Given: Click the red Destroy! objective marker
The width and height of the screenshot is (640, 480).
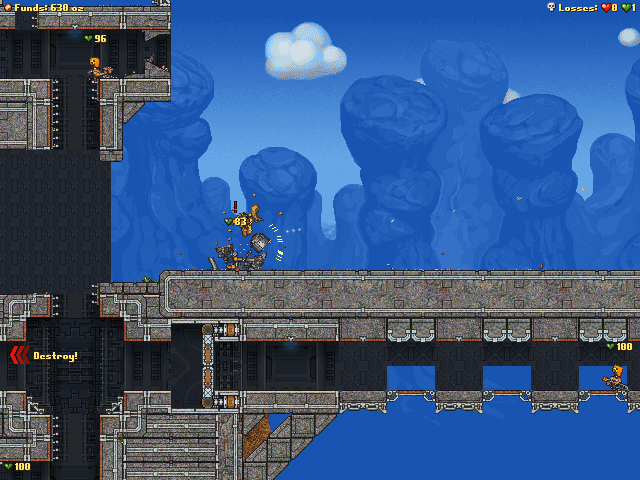Looking at the screenshot, I should (21, 355).
